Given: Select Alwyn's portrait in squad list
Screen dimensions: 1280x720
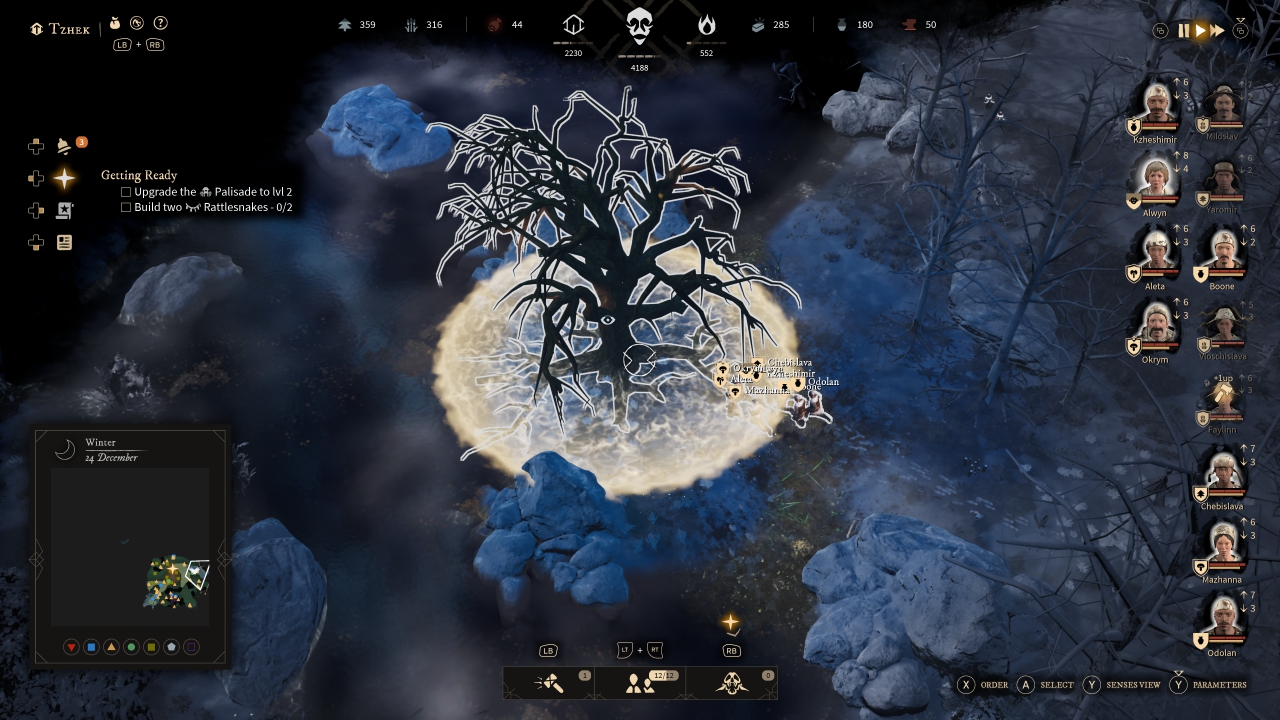Looking at the screenshot, I should [1155, 180].
